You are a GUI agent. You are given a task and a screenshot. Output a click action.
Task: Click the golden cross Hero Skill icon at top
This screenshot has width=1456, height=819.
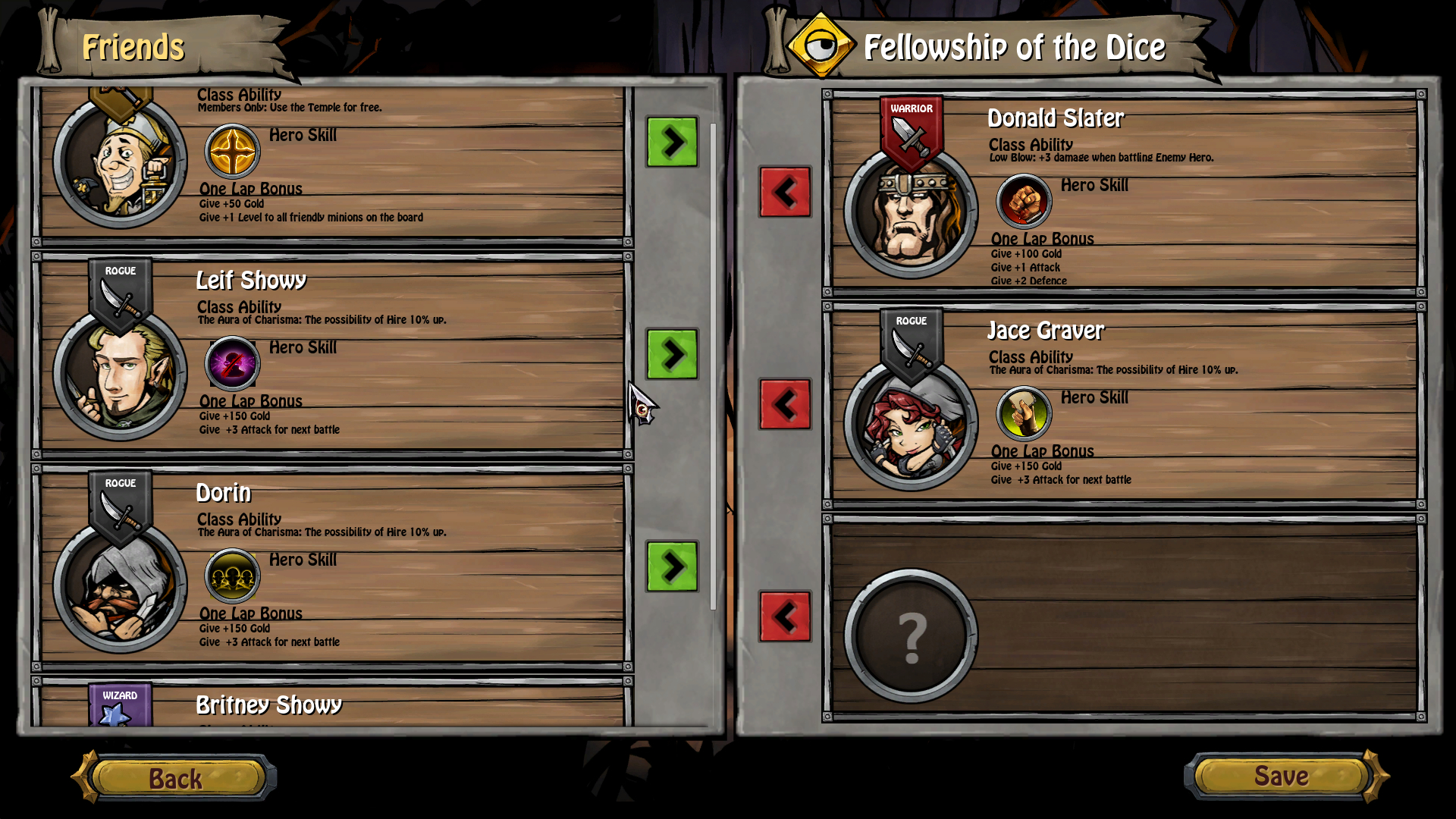point(232,150)
